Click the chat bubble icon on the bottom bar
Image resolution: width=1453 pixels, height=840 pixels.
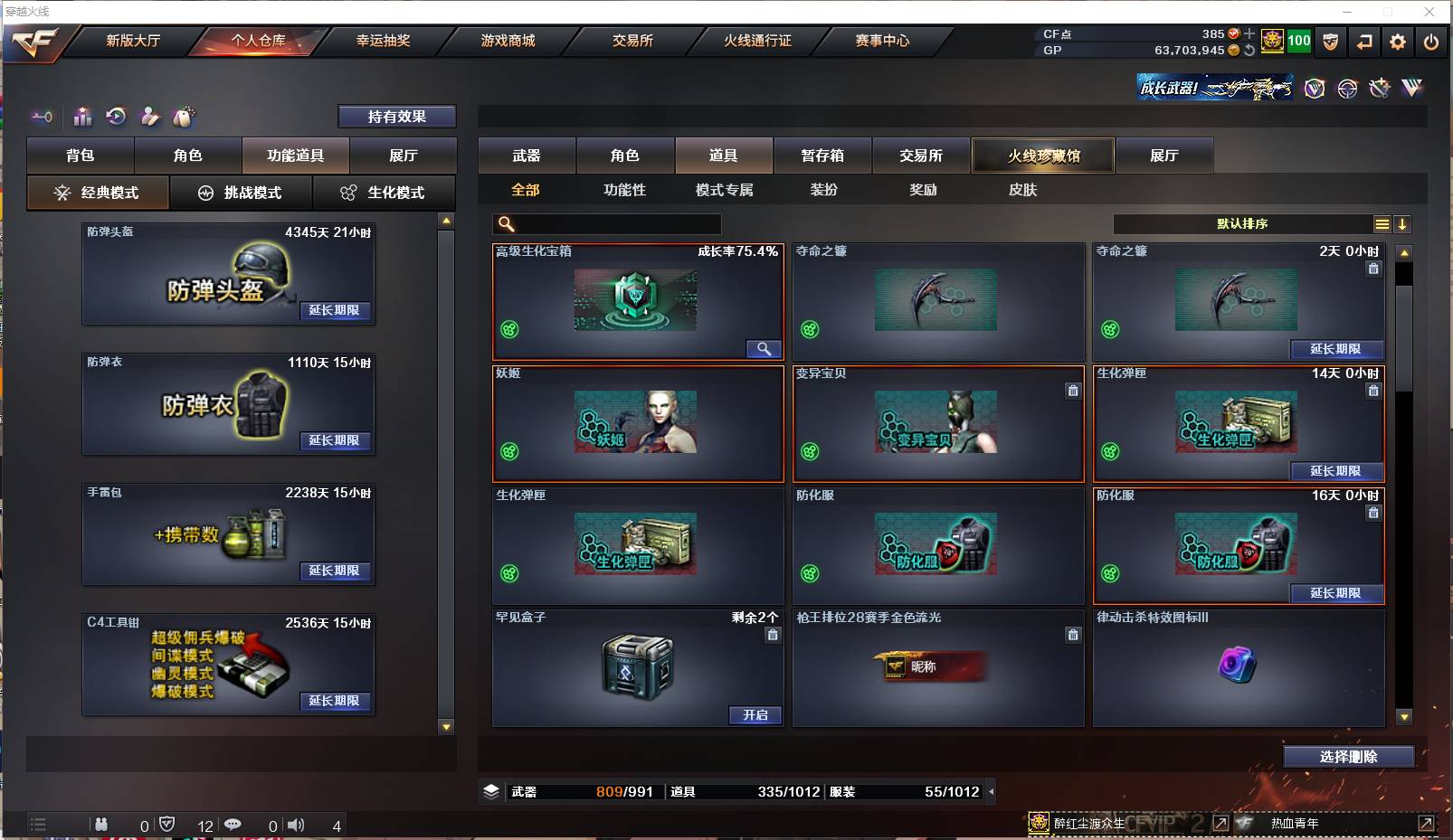(x=233, y=824)
